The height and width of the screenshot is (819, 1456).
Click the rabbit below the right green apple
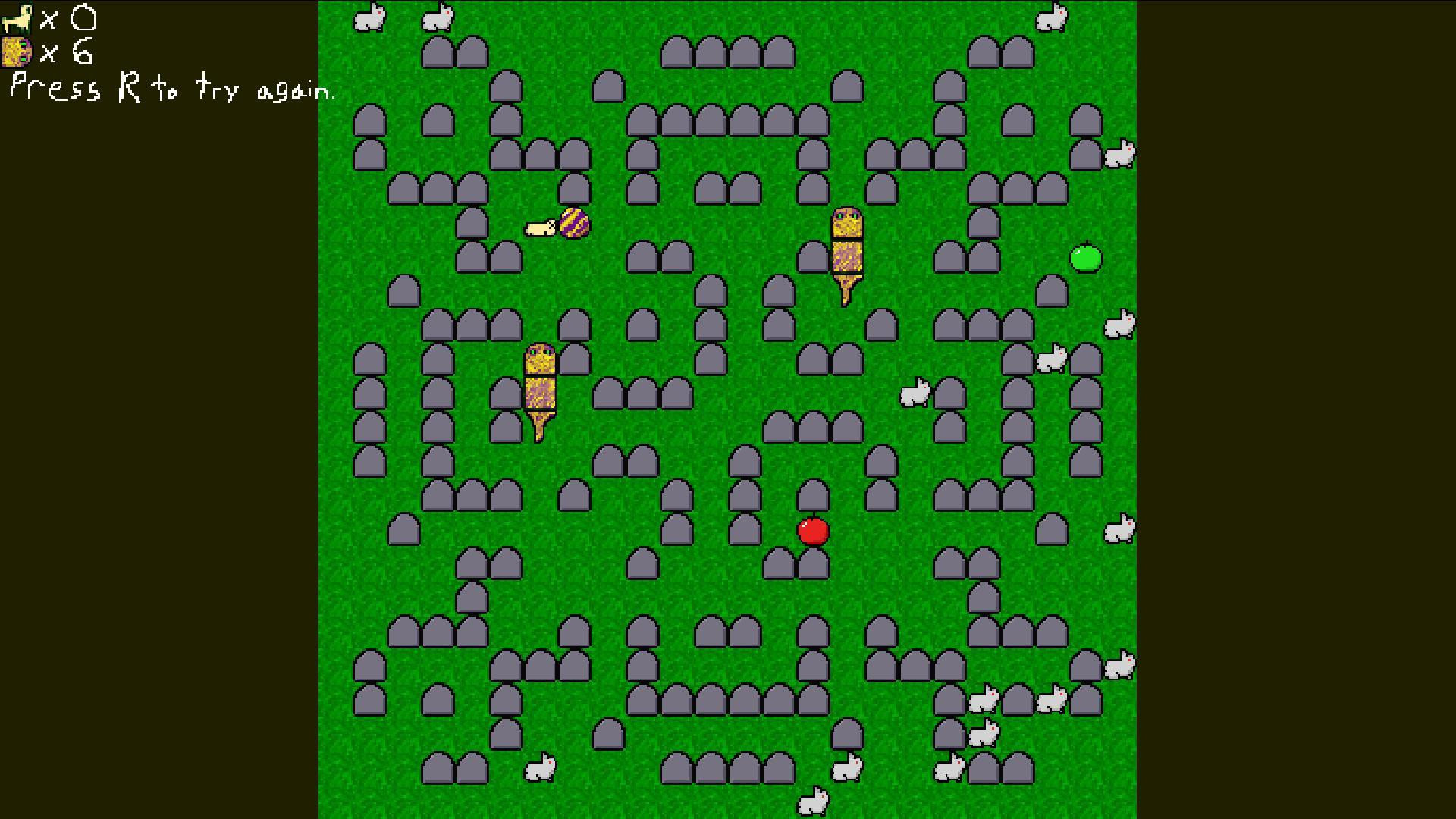pos(1120,322)
